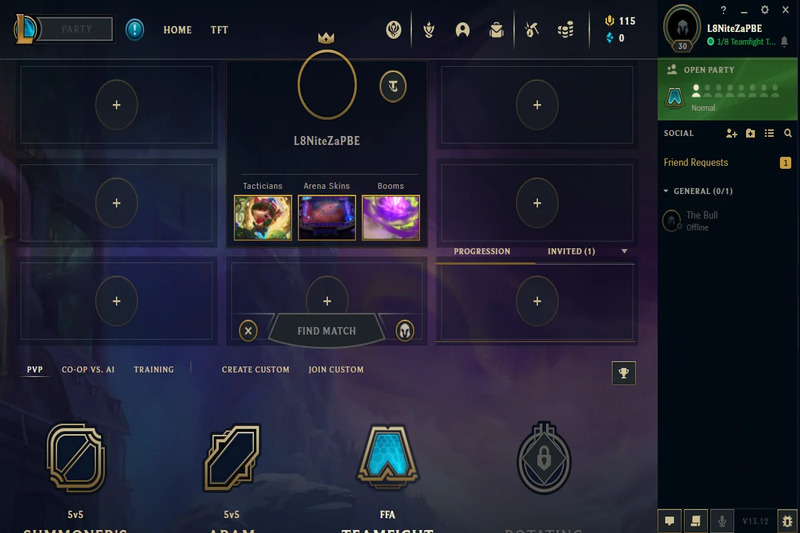Go to the TFT section
The height and width of the screenshot is (533, 800).
(x=219, y=30)
